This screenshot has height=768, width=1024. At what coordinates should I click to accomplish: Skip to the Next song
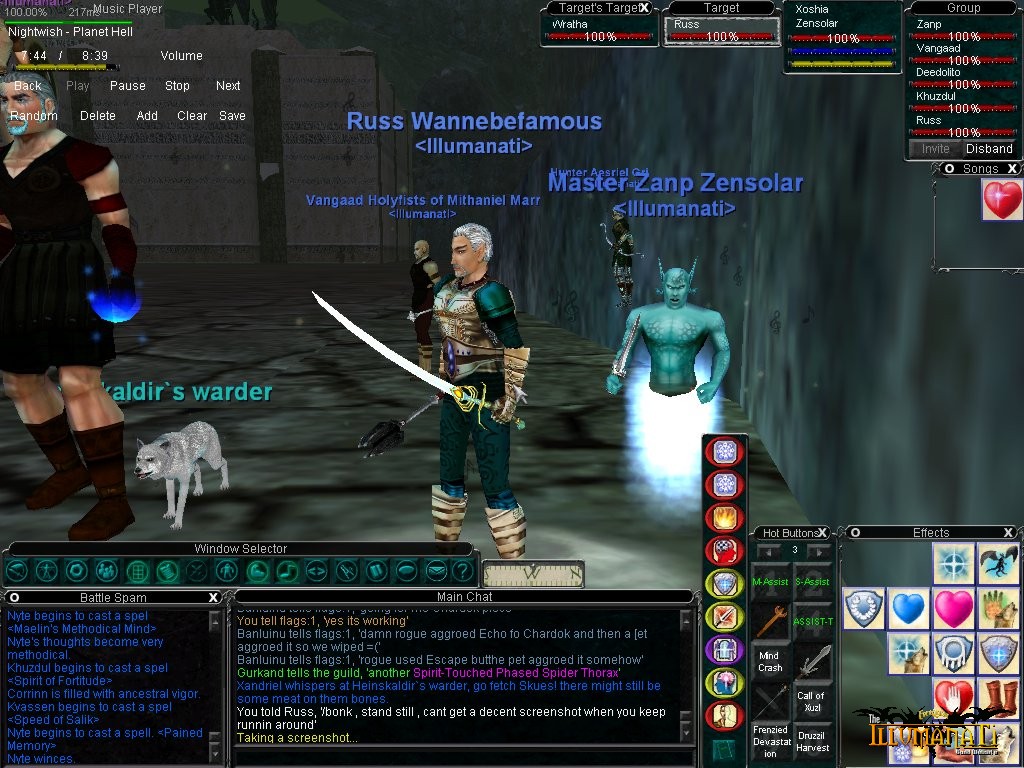pos(228,86)
